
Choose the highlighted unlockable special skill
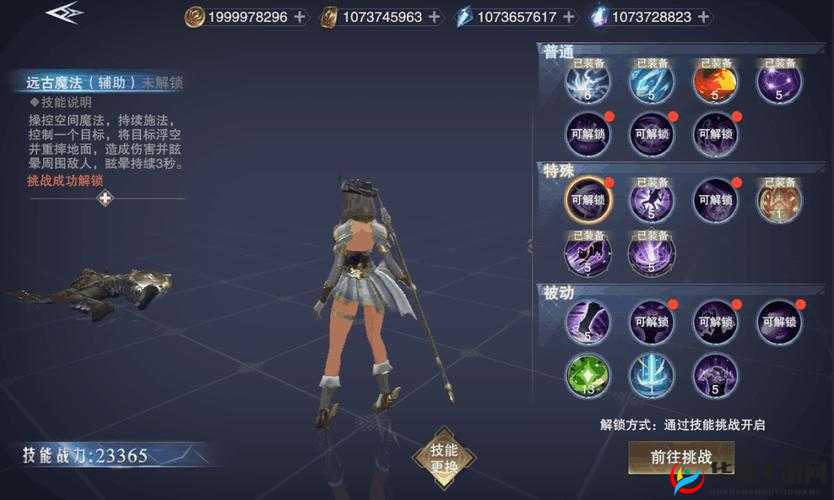pyautogui.click(x=587, y=199)
